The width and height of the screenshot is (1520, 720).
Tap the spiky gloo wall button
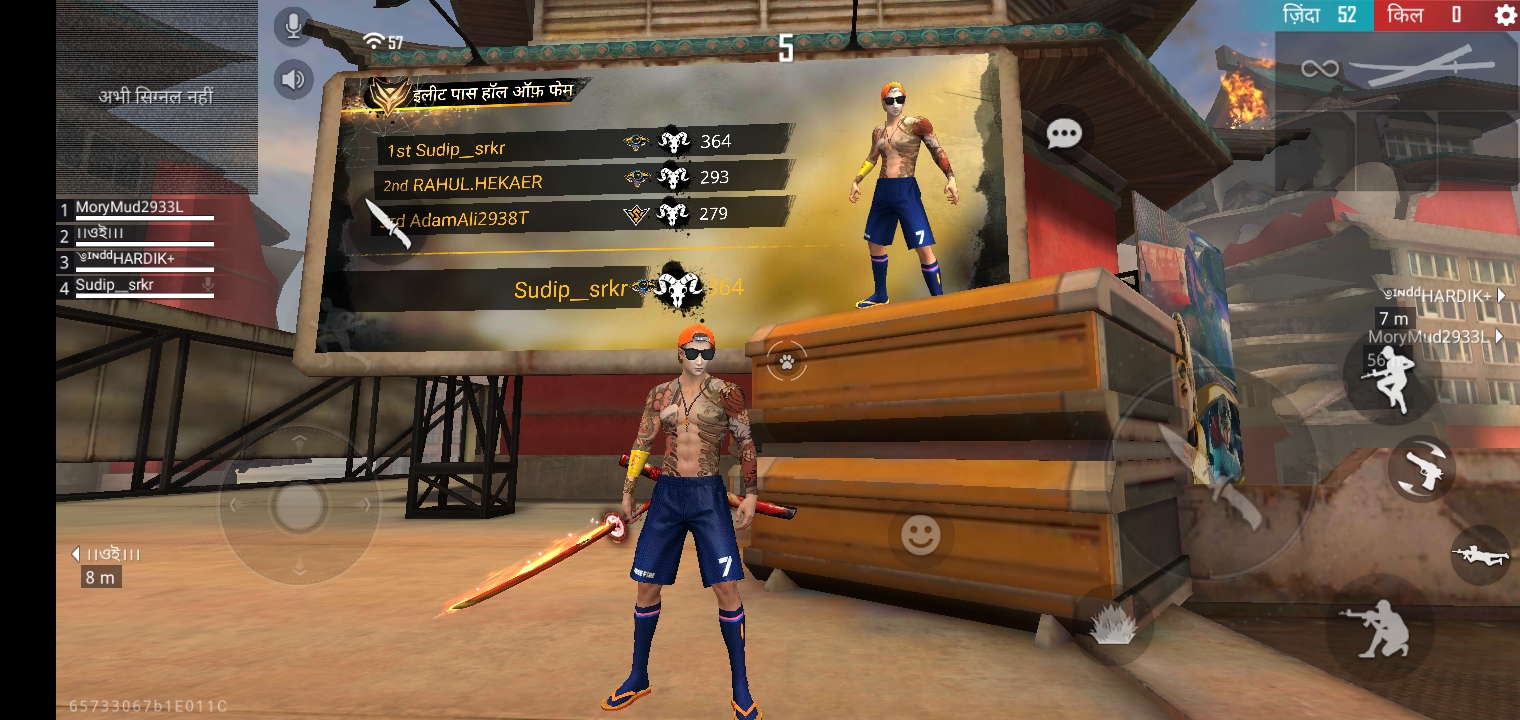[1112, 626]
